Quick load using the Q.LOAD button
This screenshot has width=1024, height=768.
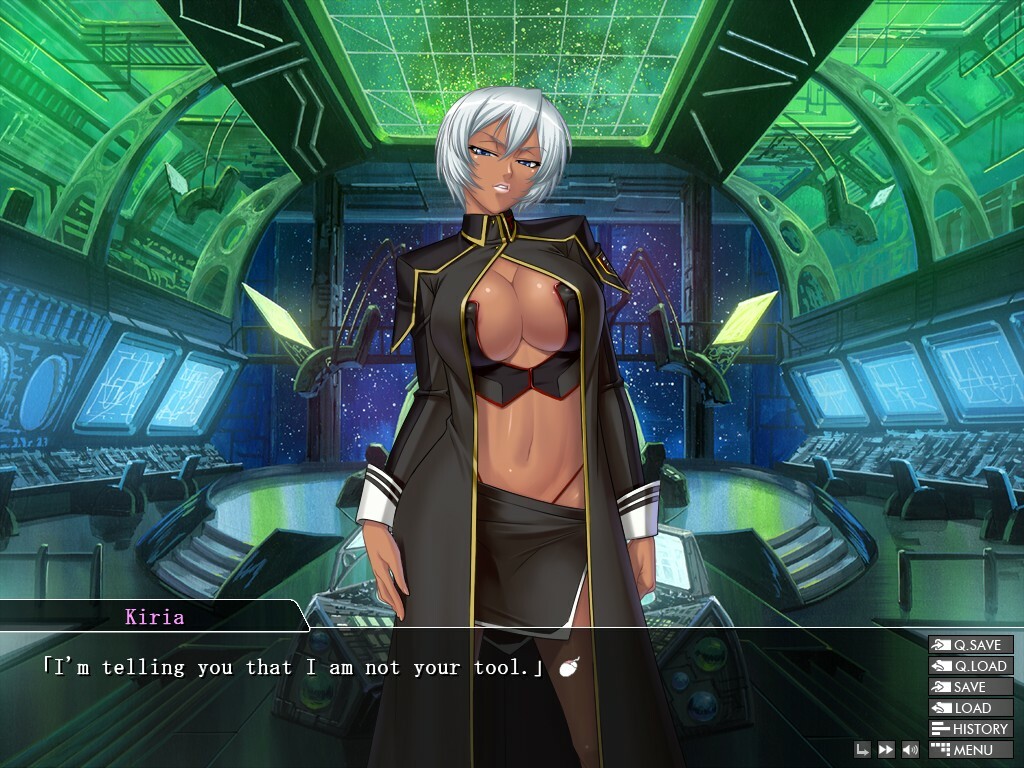[970, 666]
